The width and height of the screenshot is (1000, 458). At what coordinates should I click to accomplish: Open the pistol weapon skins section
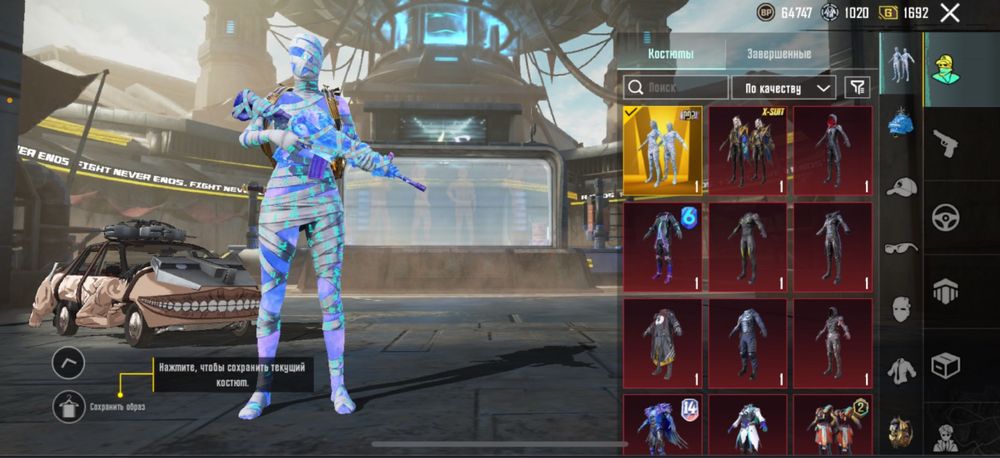(x=945, y=143)
